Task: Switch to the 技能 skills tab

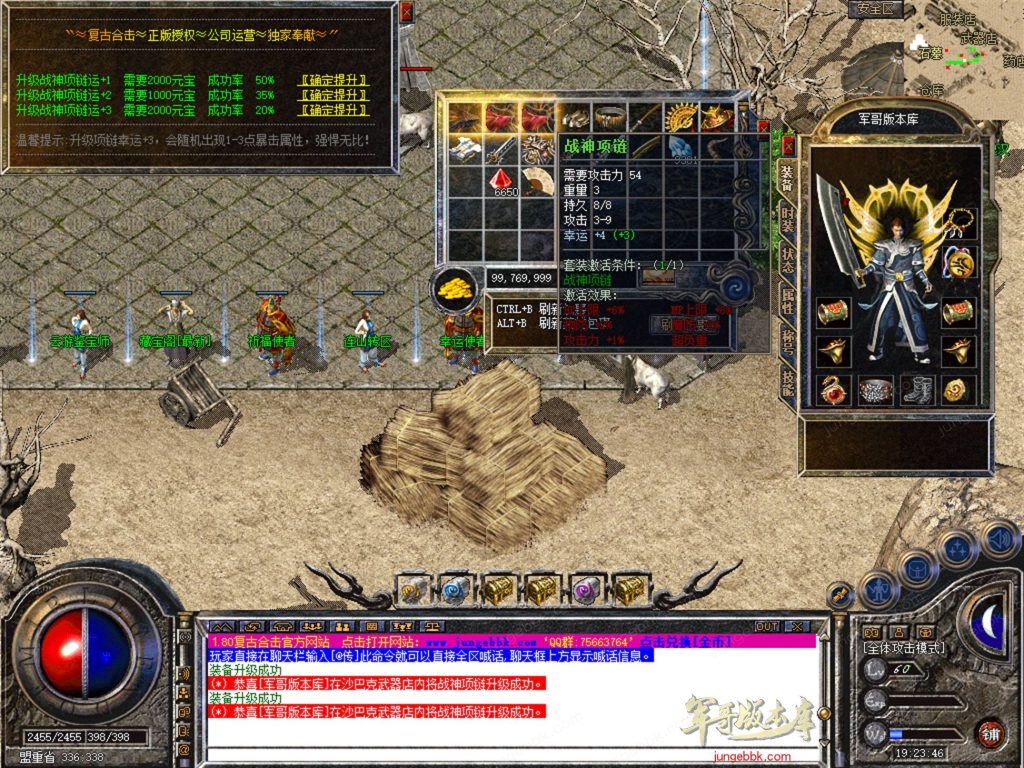Action: [787, 381]
